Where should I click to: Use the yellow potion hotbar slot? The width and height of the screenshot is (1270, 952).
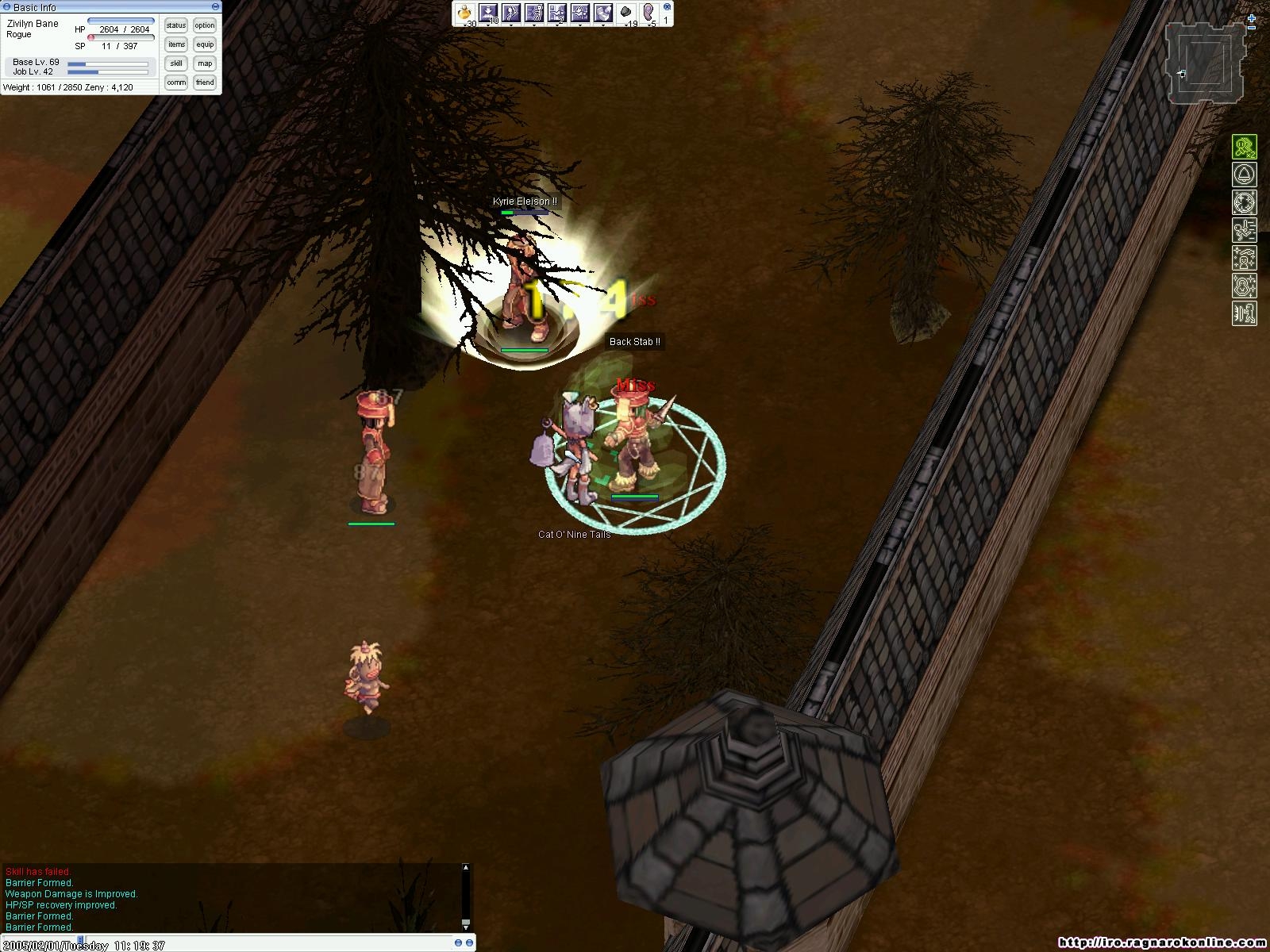click(465, 13)
